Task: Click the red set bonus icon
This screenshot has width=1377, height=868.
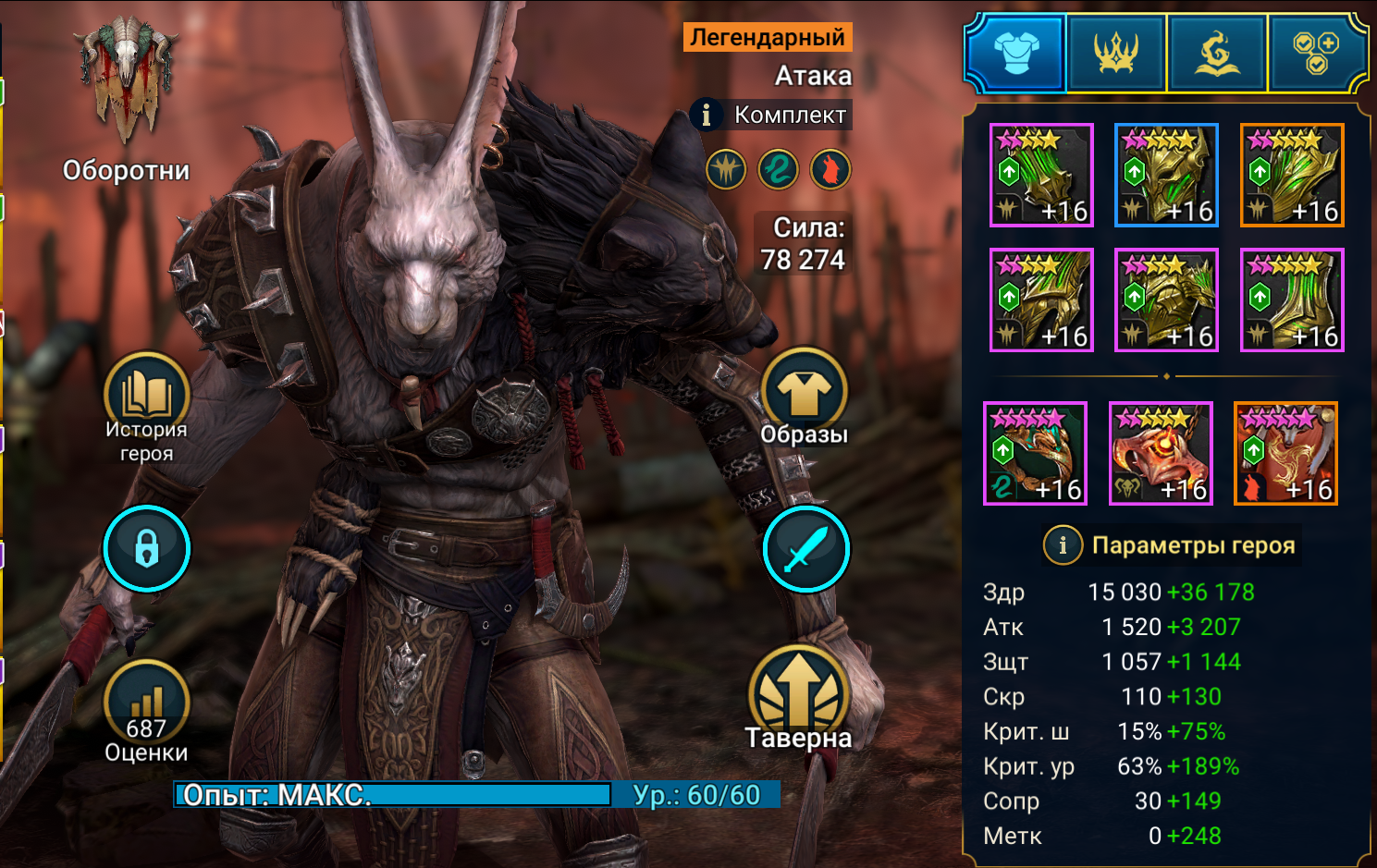Action: coord(830,170)
